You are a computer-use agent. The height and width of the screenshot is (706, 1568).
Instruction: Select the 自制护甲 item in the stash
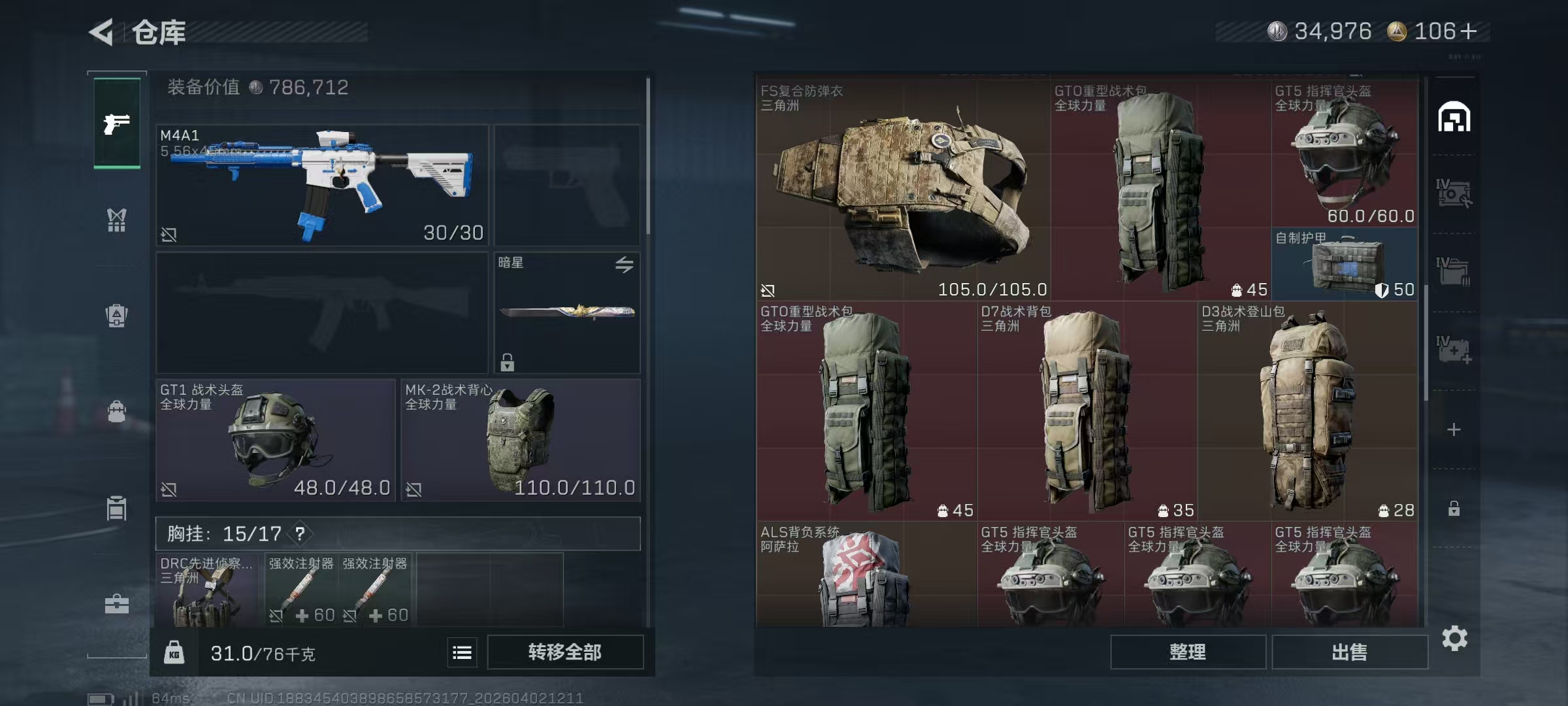click(x=1345, y=264)
